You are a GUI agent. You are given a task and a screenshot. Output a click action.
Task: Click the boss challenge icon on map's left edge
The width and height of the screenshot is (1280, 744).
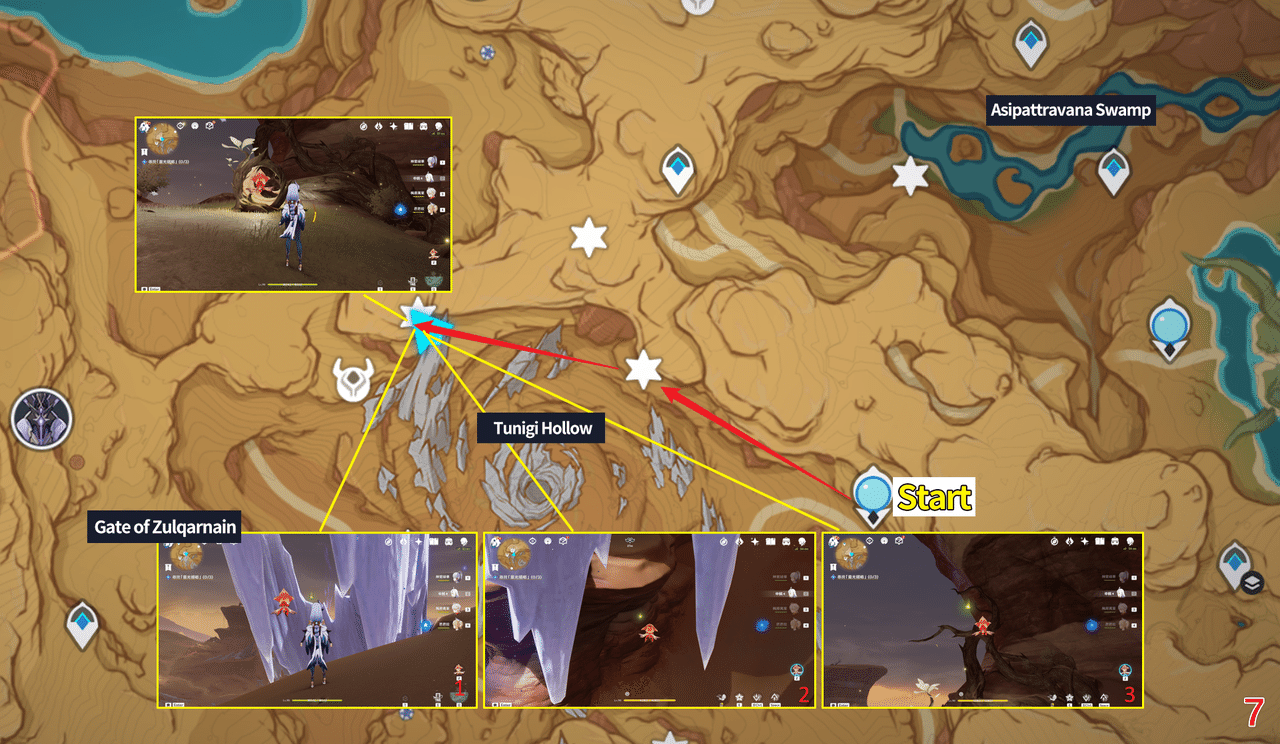42,420
